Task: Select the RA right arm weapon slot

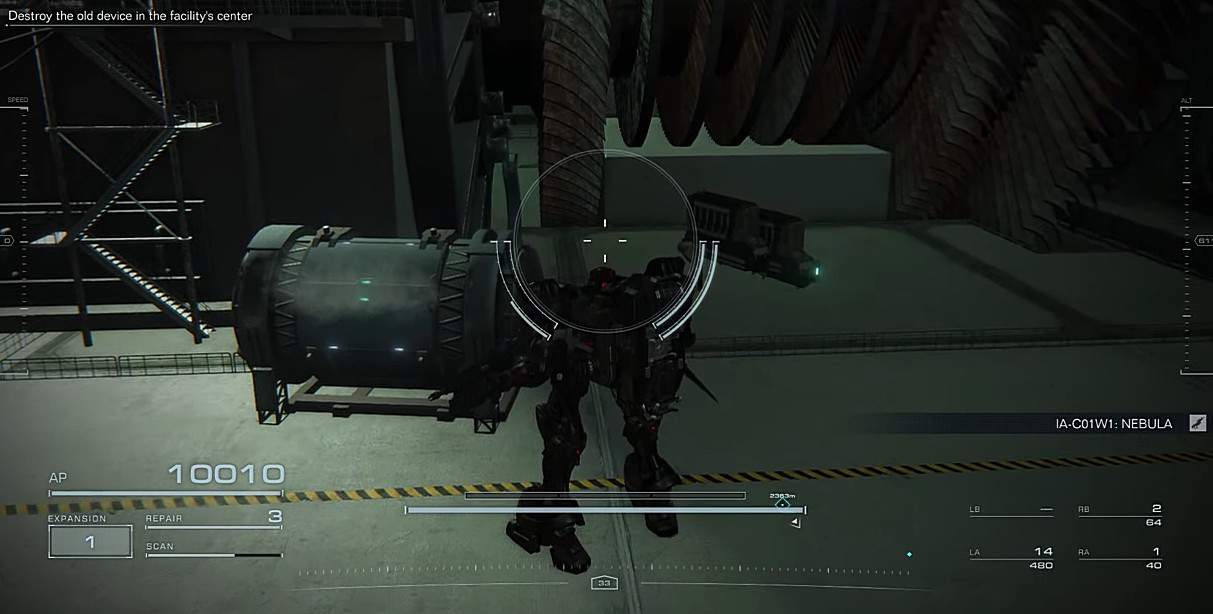Action: pos(1119,558)
